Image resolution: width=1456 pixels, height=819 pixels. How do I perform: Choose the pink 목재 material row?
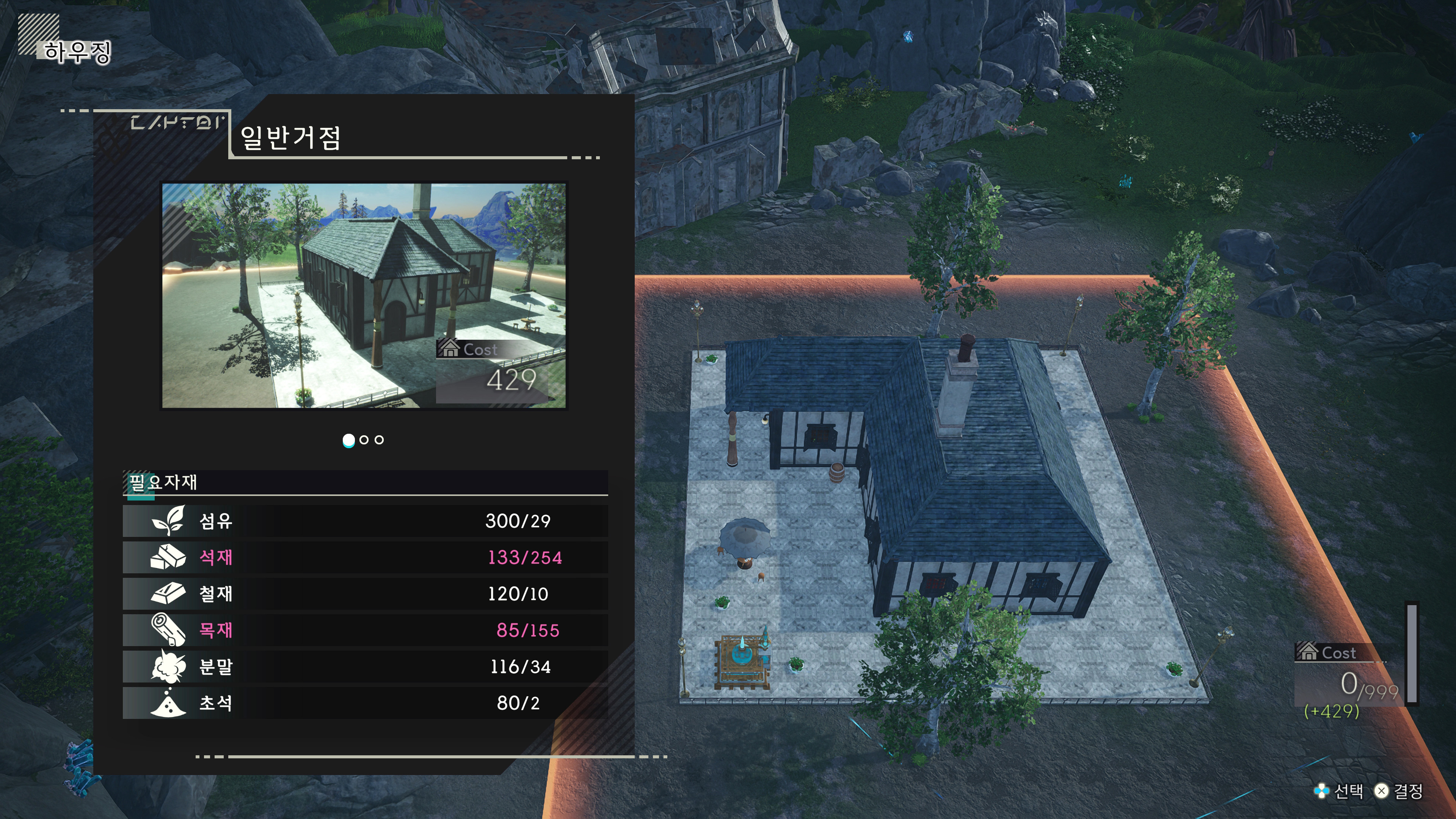coord(365,630)
